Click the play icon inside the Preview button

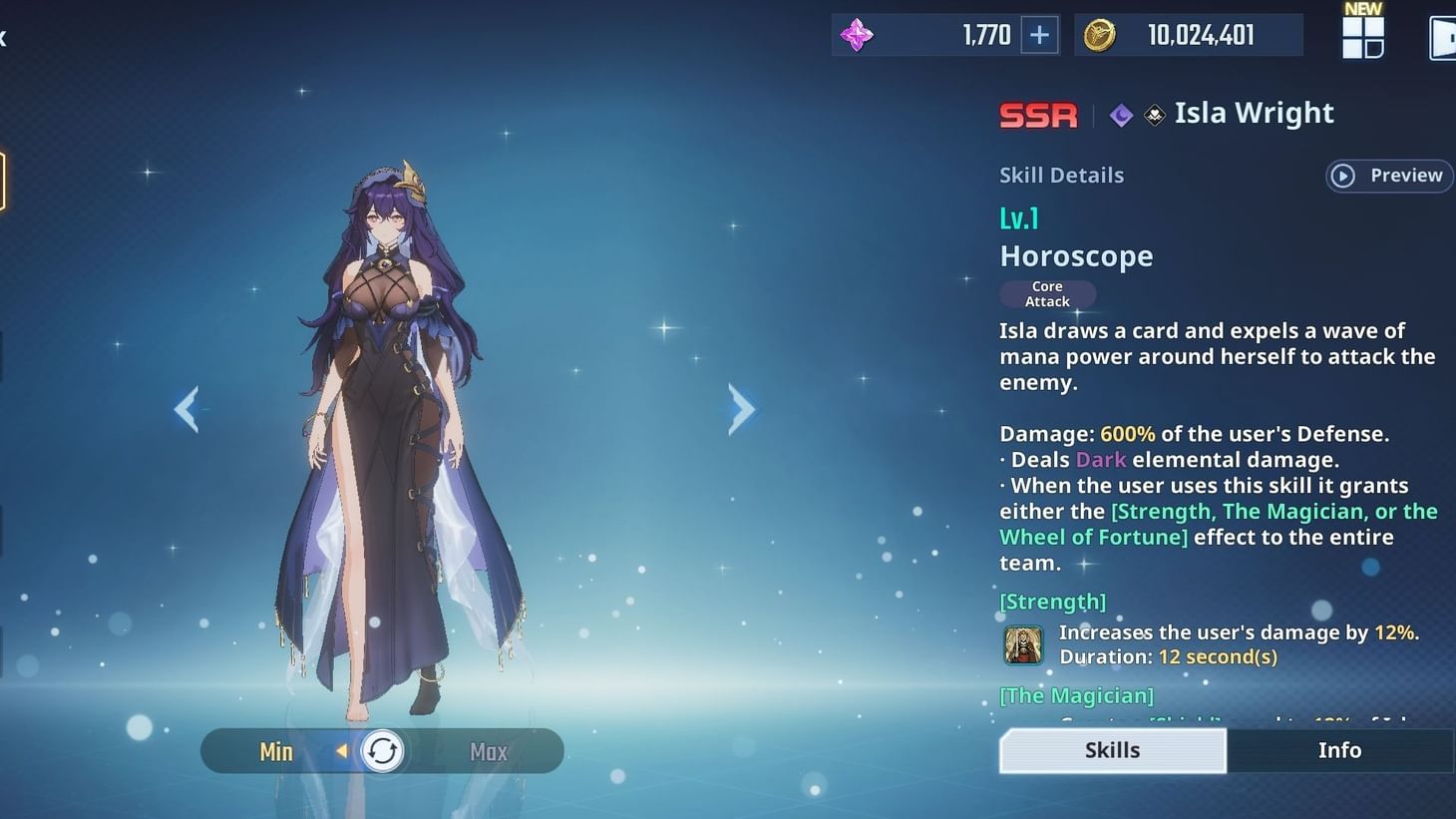point(1344,176)
